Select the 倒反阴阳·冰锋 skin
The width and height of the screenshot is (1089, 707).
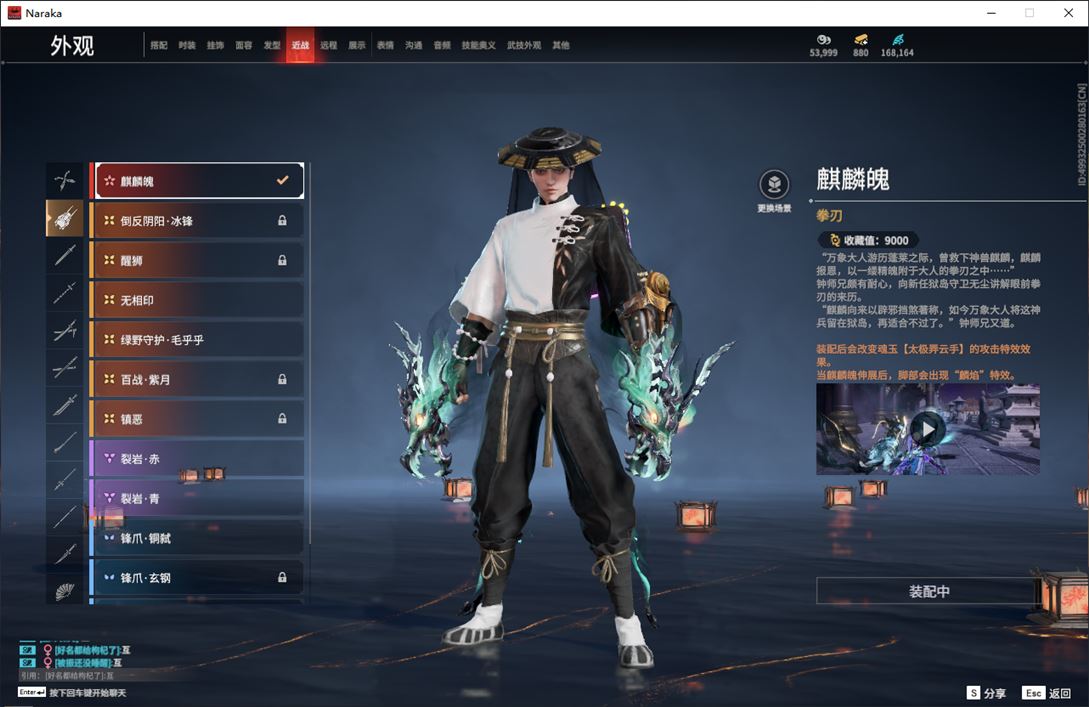(x=198, y=220)
